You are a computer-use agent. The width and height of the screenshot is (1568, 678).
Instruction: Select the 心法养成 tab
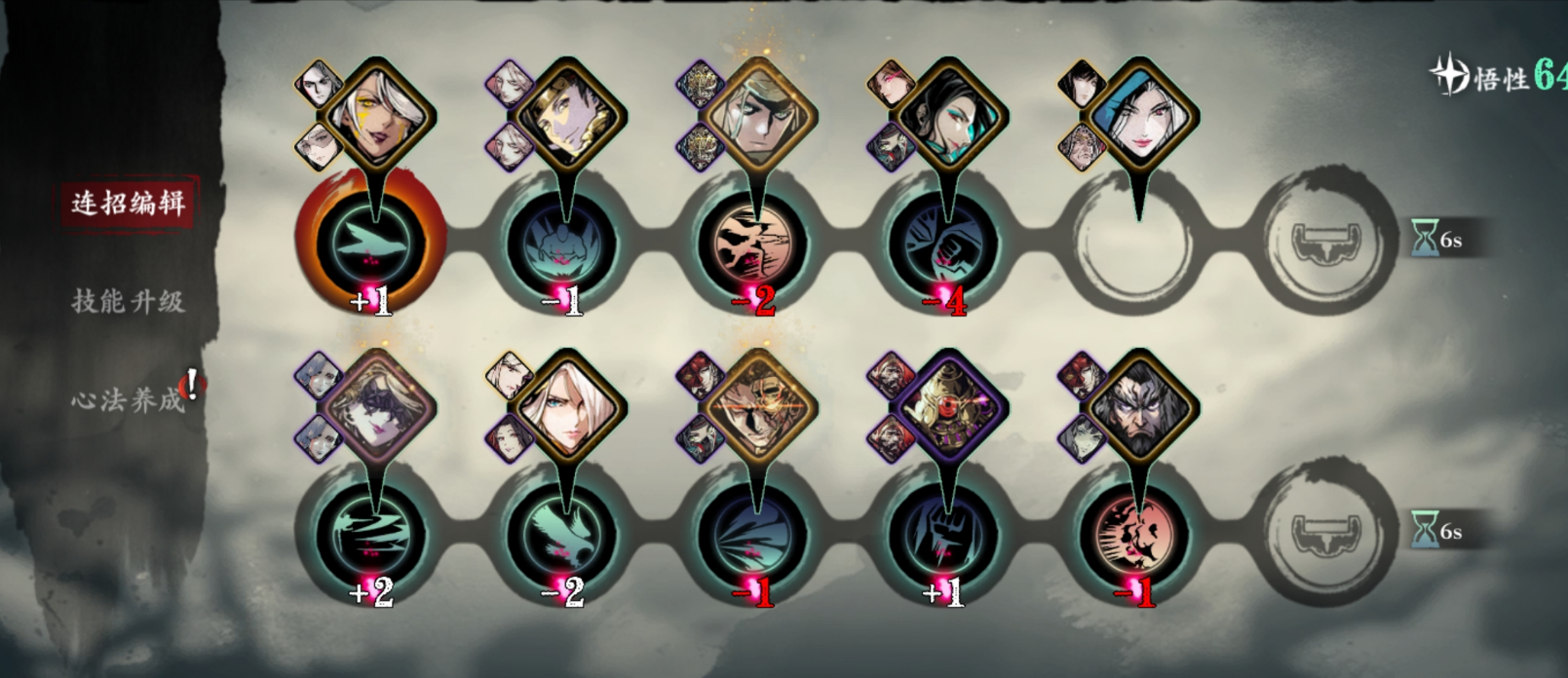[128, 398]
